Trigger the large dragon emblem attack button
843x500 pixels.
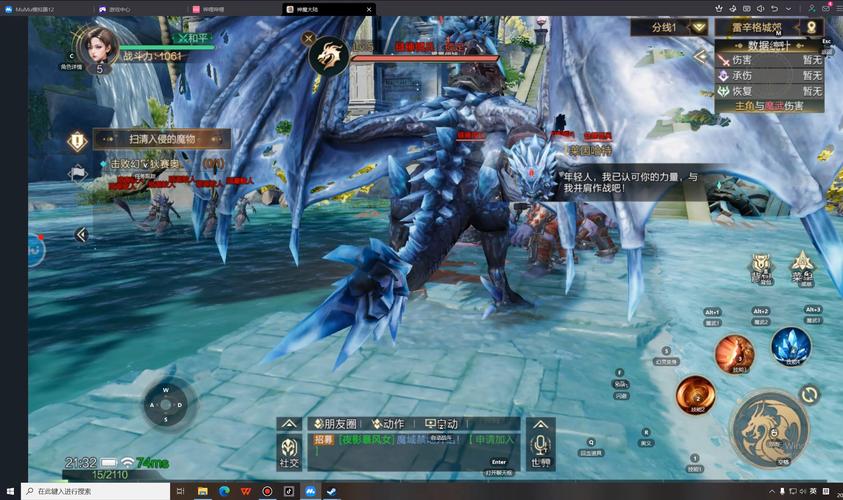[x=770, y=428]
